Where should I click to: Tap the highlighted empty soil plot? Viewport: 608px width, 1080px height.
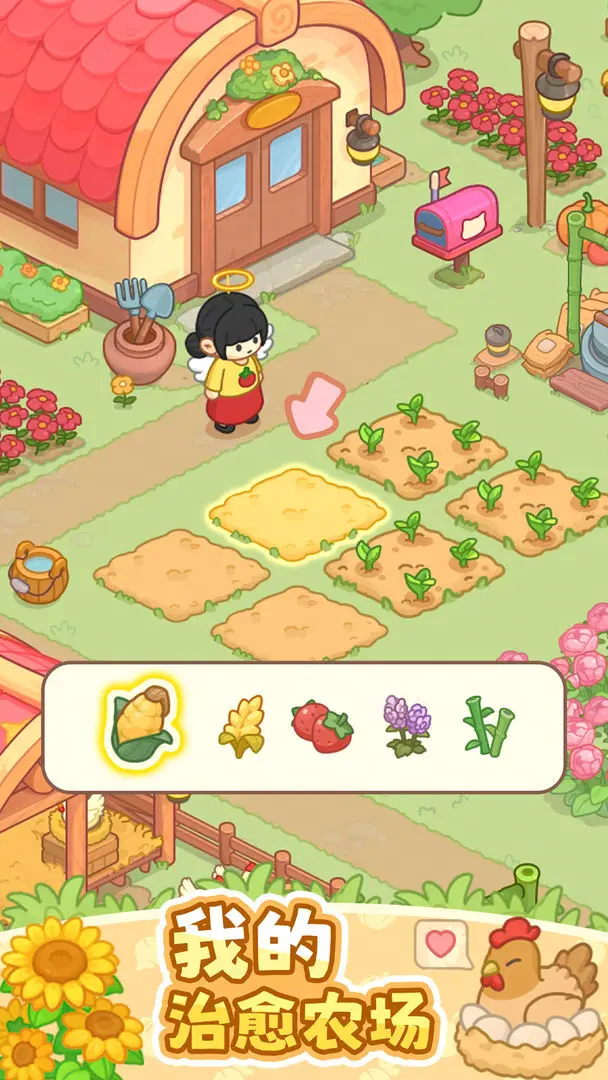[x=297, y=512]
